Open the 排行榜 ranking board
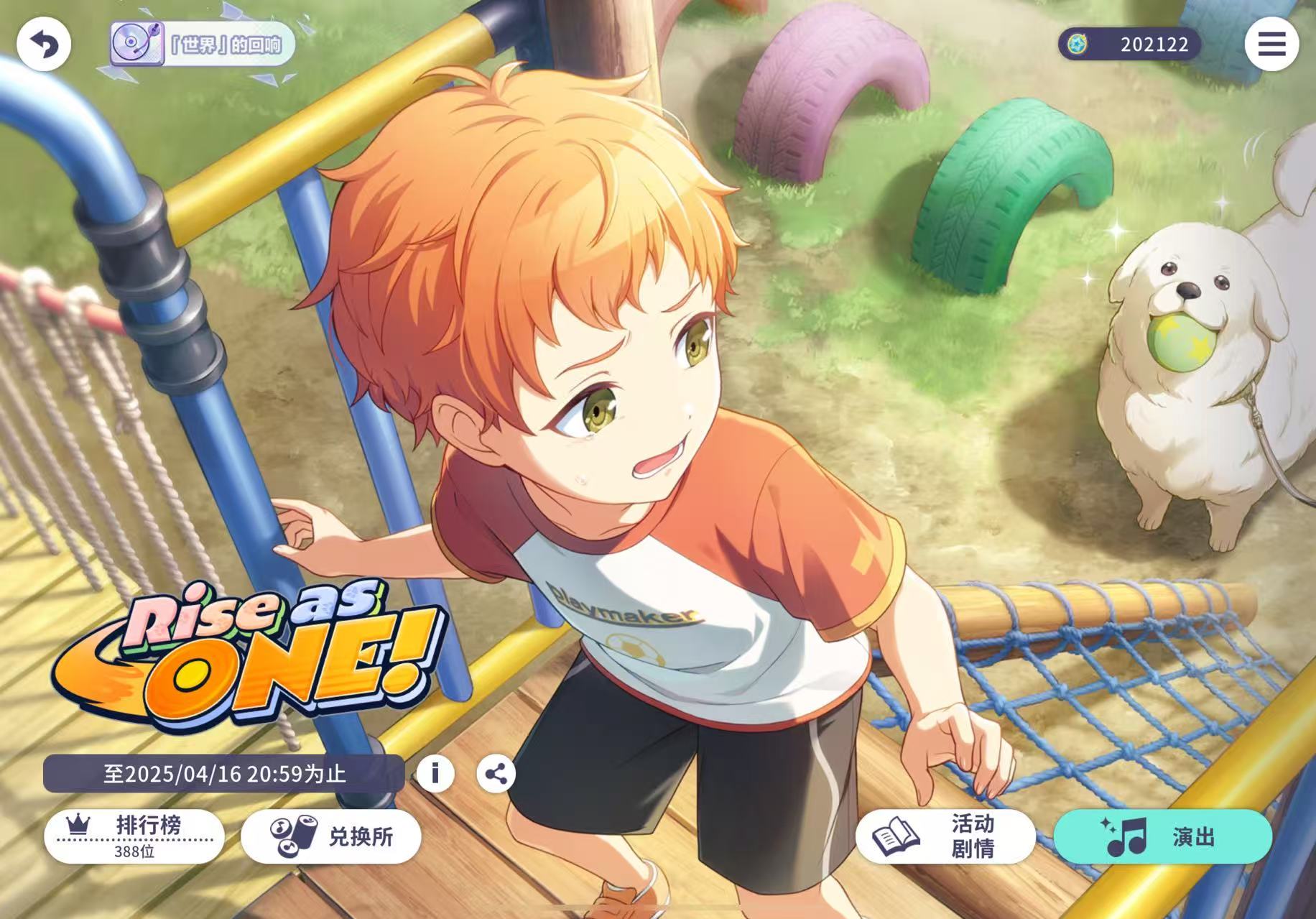1316x919 pixels. click(x=134, y=836)
